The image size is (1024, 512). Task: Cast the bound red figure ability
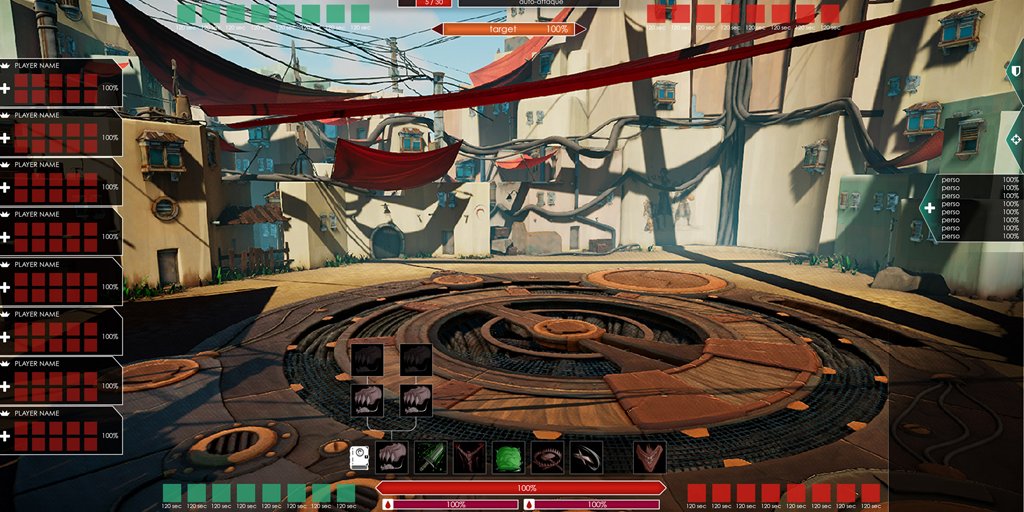(469, 458)
